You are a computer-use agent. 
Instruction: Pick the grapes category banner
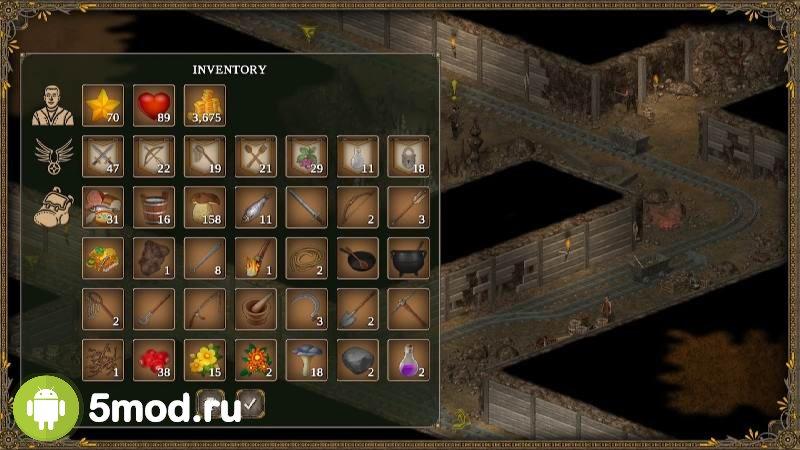point(306,156)
